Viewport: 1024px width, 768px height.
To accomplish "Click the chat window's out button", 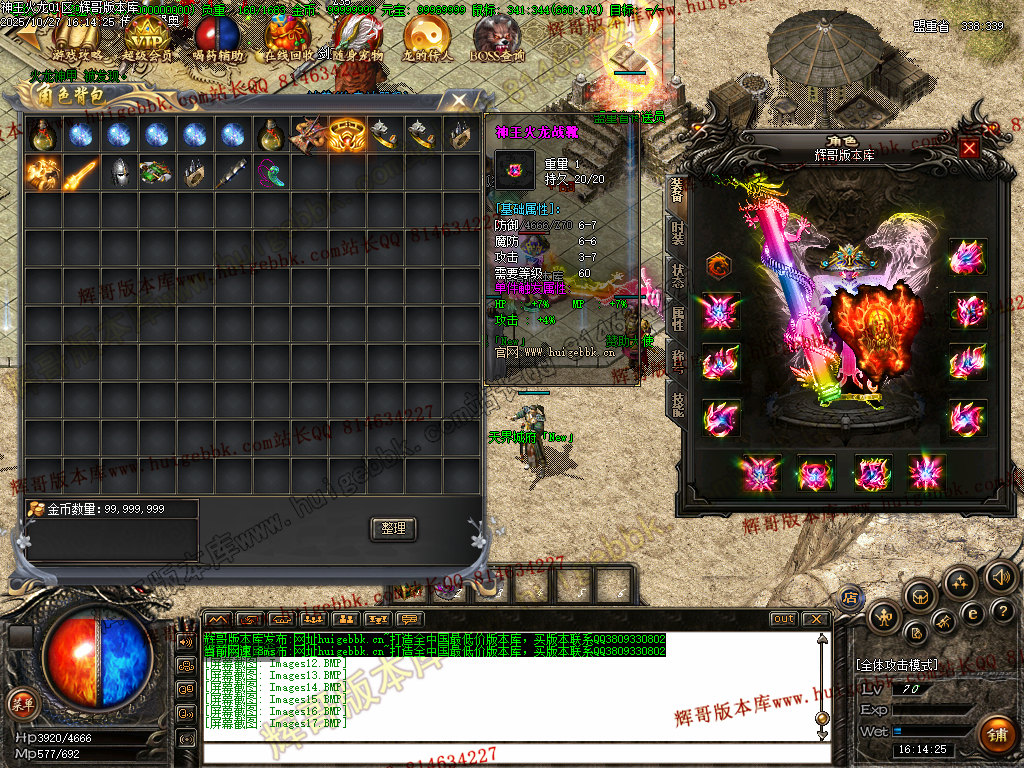I will coord(784,619).
